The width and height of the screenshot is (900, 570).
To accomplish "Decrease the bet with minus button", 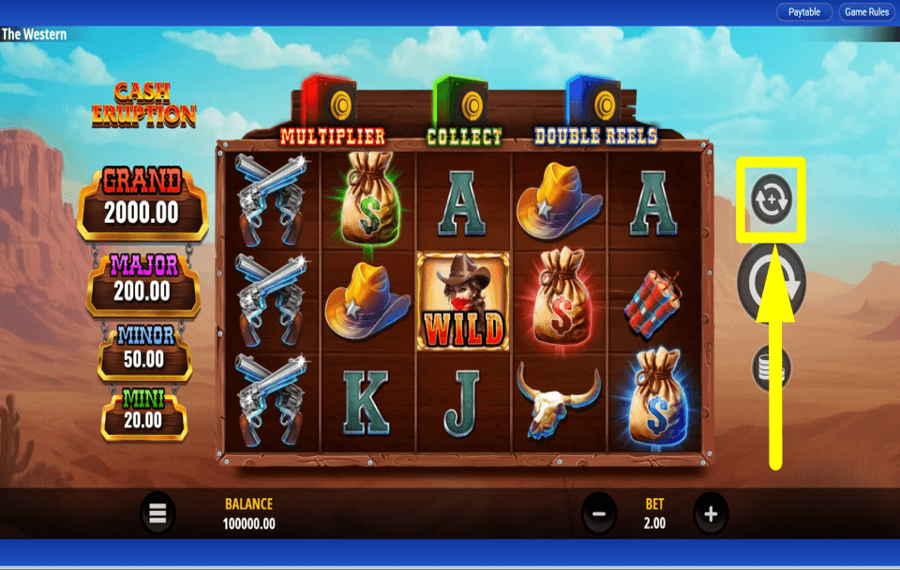I will (598, 514).
